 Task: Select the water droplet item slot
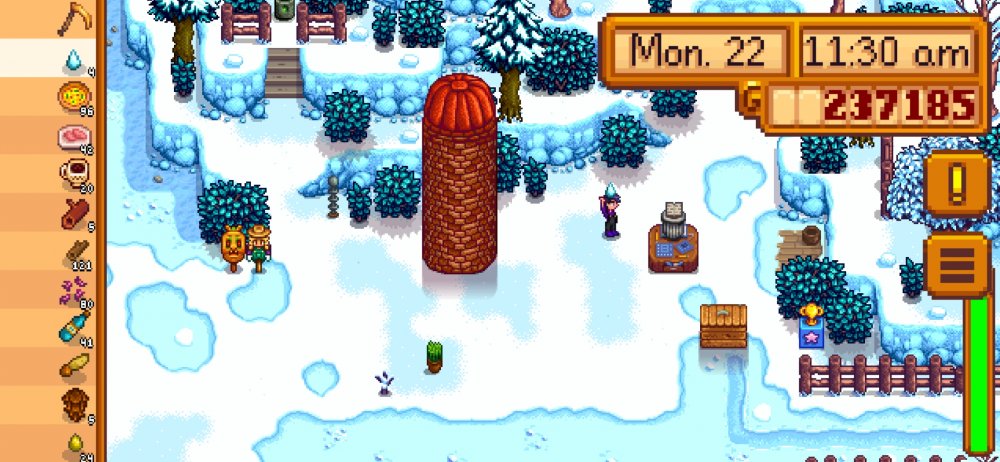74,59
